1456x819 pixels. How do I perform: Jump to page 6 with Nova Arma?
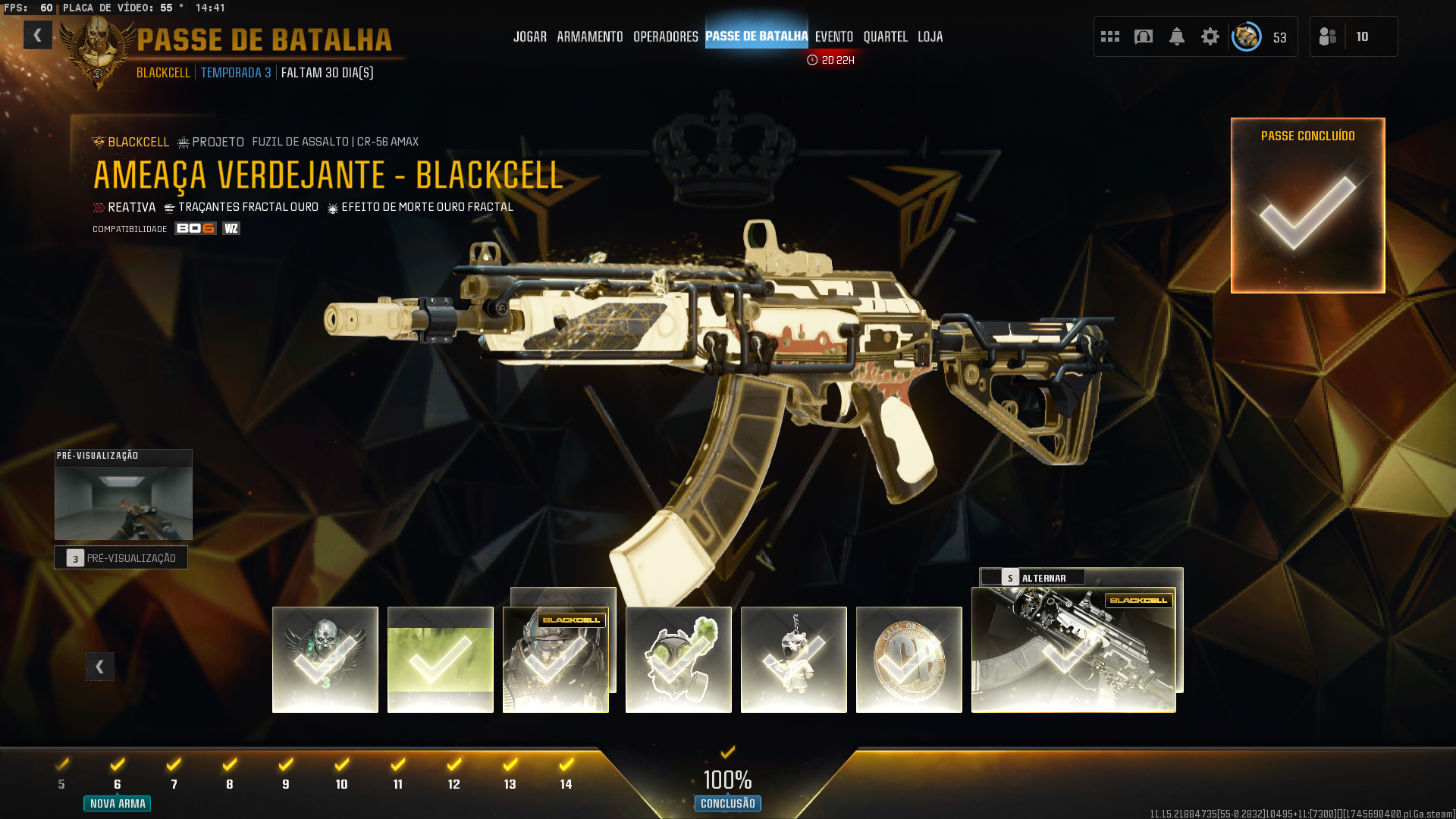pos(118,784)
